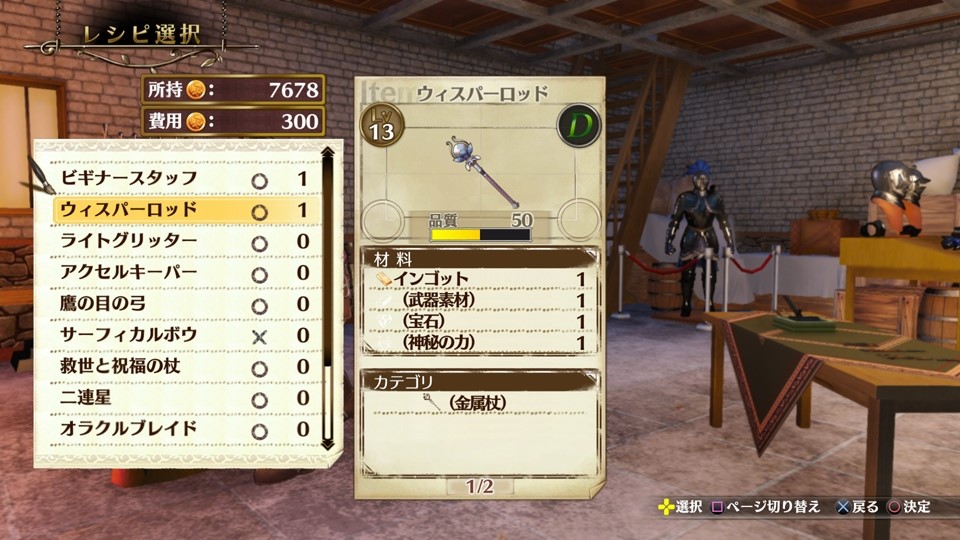Screen dimensions: 960x540
Task: Select the ライトグリッター recipe
Action: tap(185, 241)
